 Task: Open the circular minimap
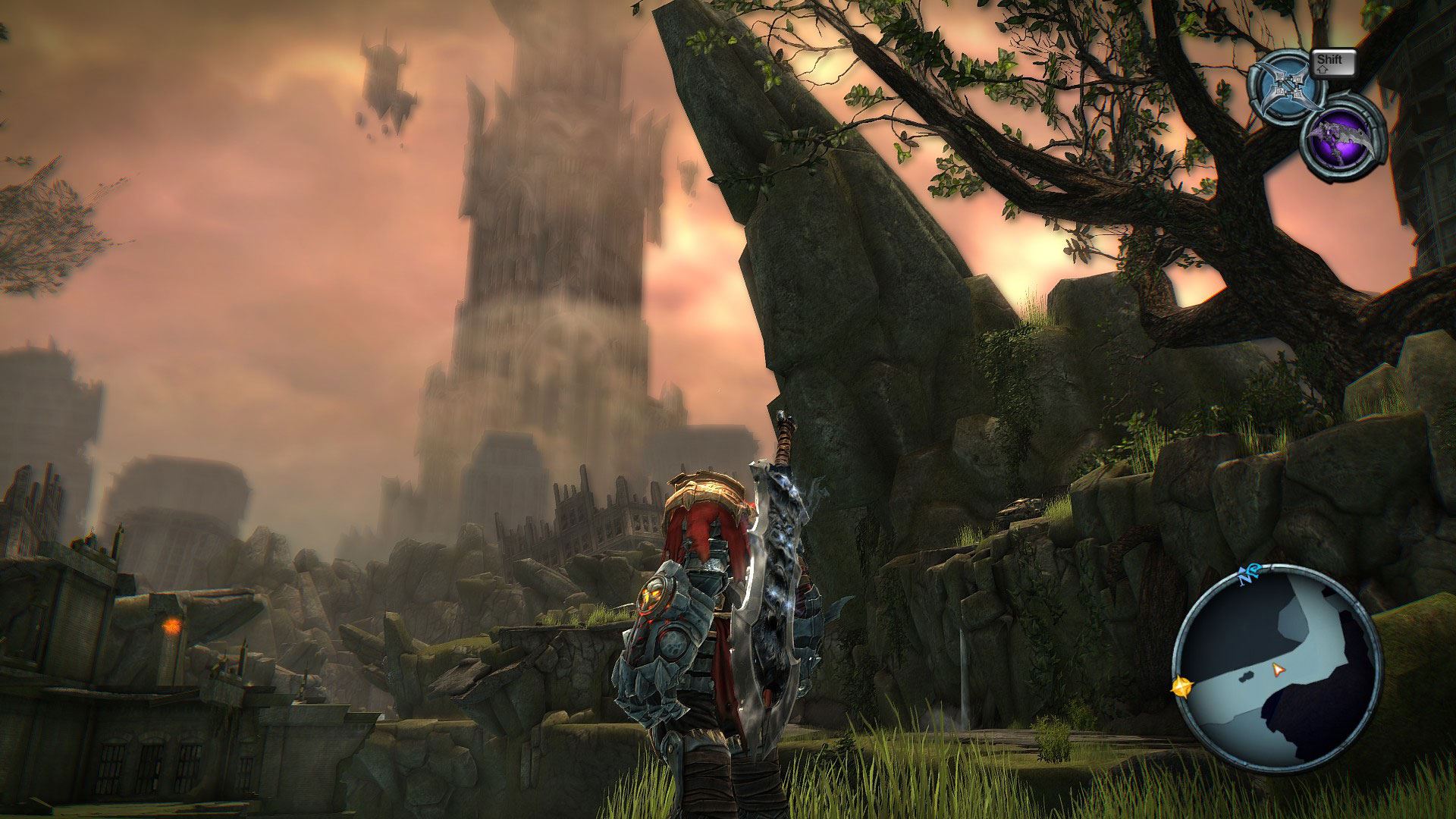click(1277, 670)
